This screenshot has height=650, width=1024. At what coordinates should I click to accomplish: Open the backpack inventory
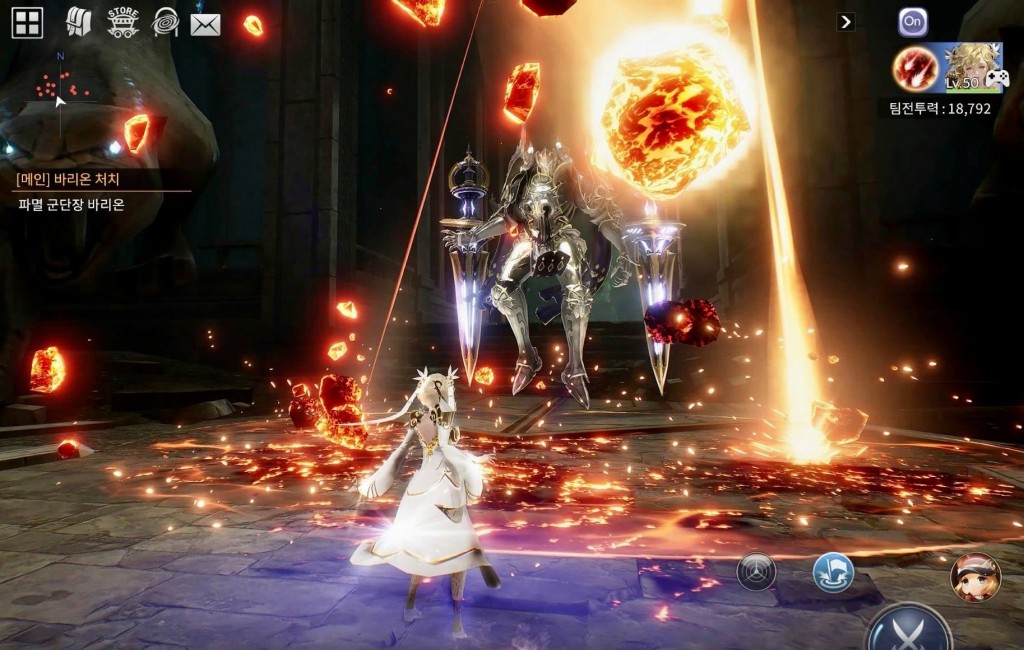(x=78, y=22)
